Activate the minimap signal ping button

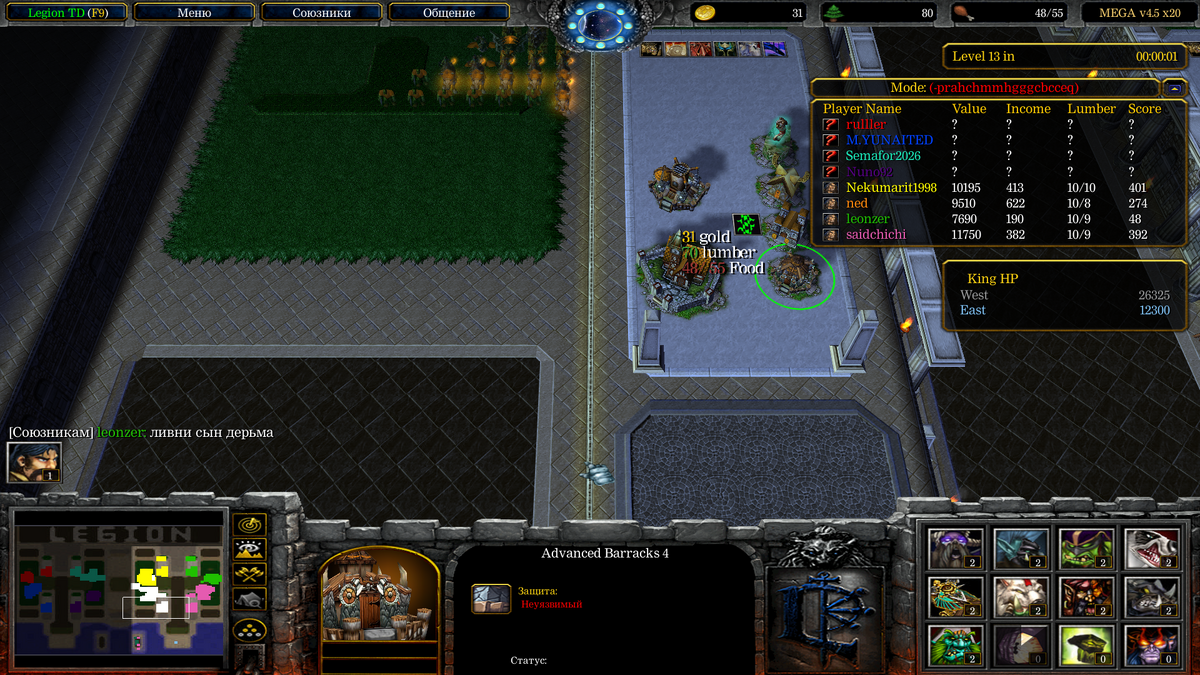(249, 523)
